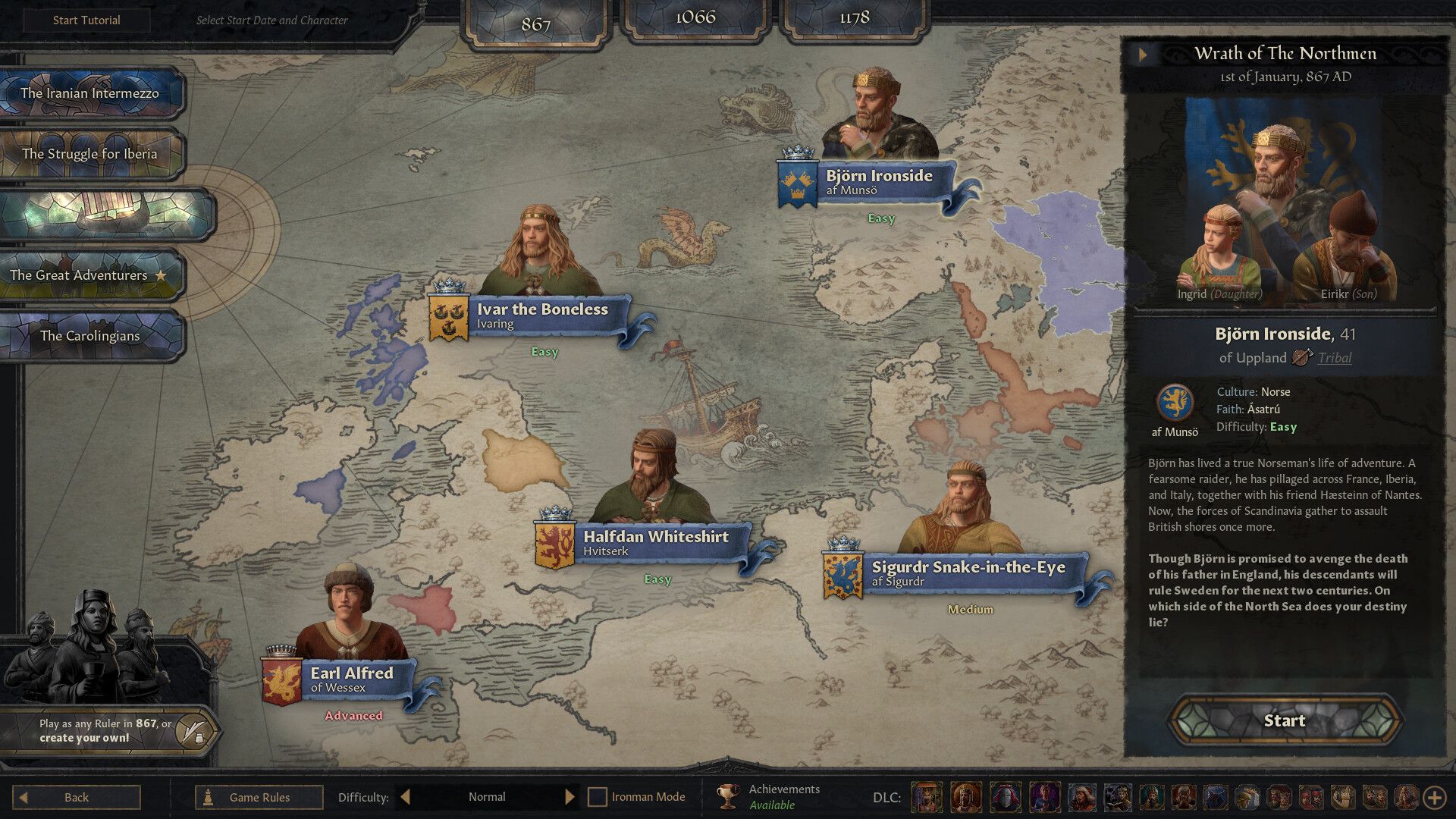The width and height of the screenshot is (1456, 819).
Task: Toggle Ironman Mode checkbox
Action: click(598, 797)
